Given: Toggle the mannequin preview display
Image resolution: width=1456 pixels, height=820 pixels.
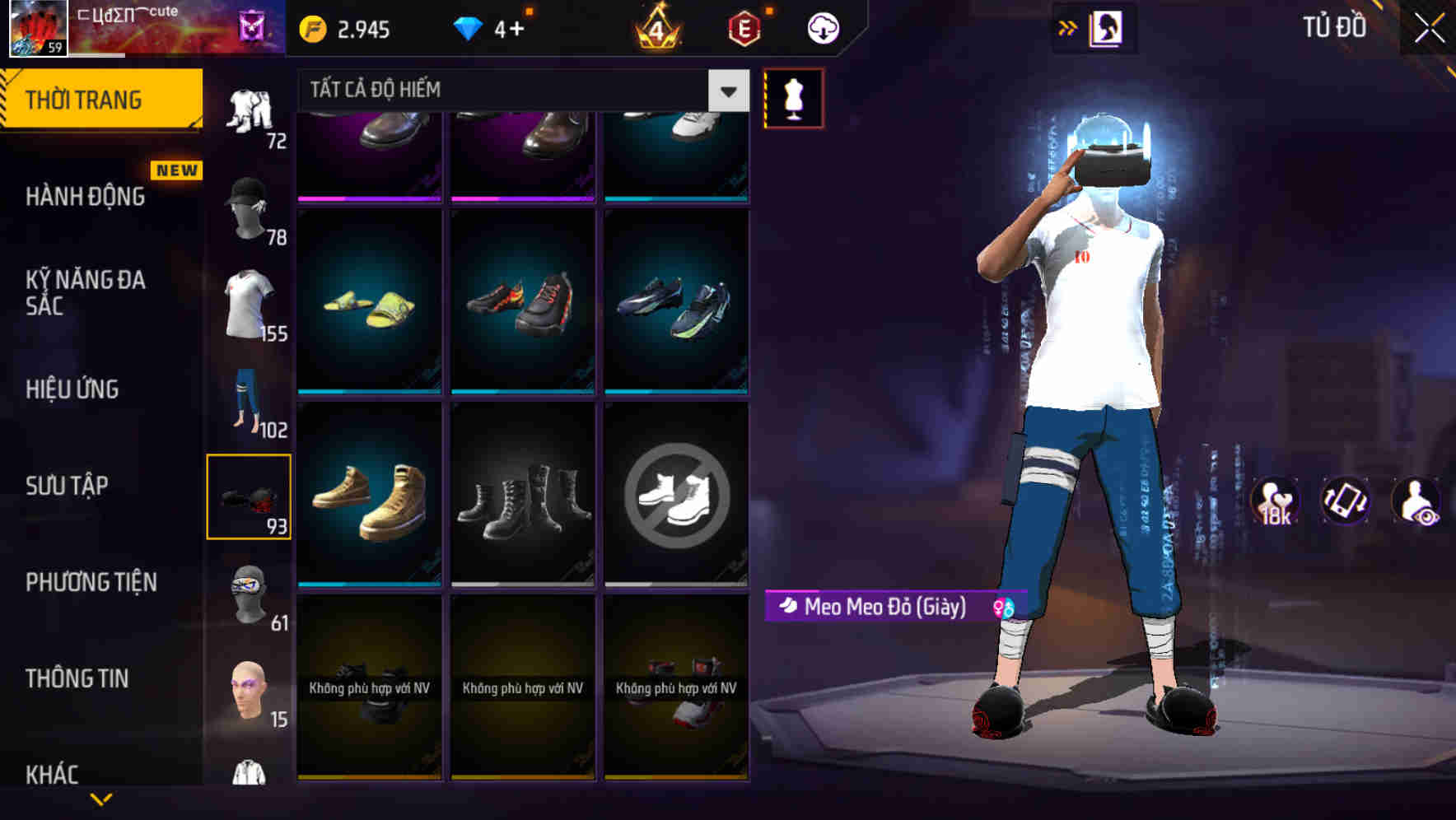Looking at the screenshot, I should [793, 96].
